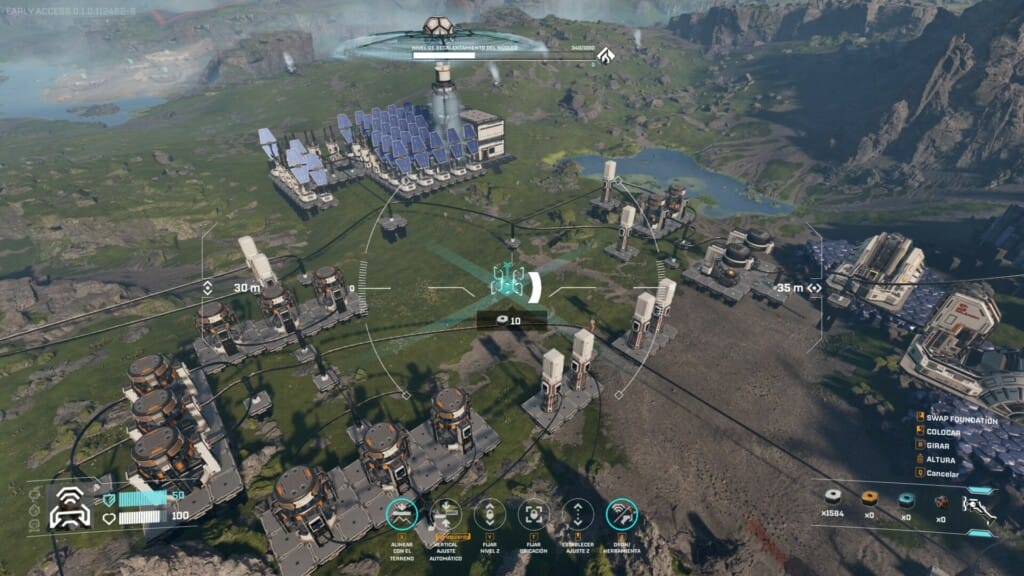
Task: Toggle the Dron/Herramienta mode icon
Action: coord(622,514)
